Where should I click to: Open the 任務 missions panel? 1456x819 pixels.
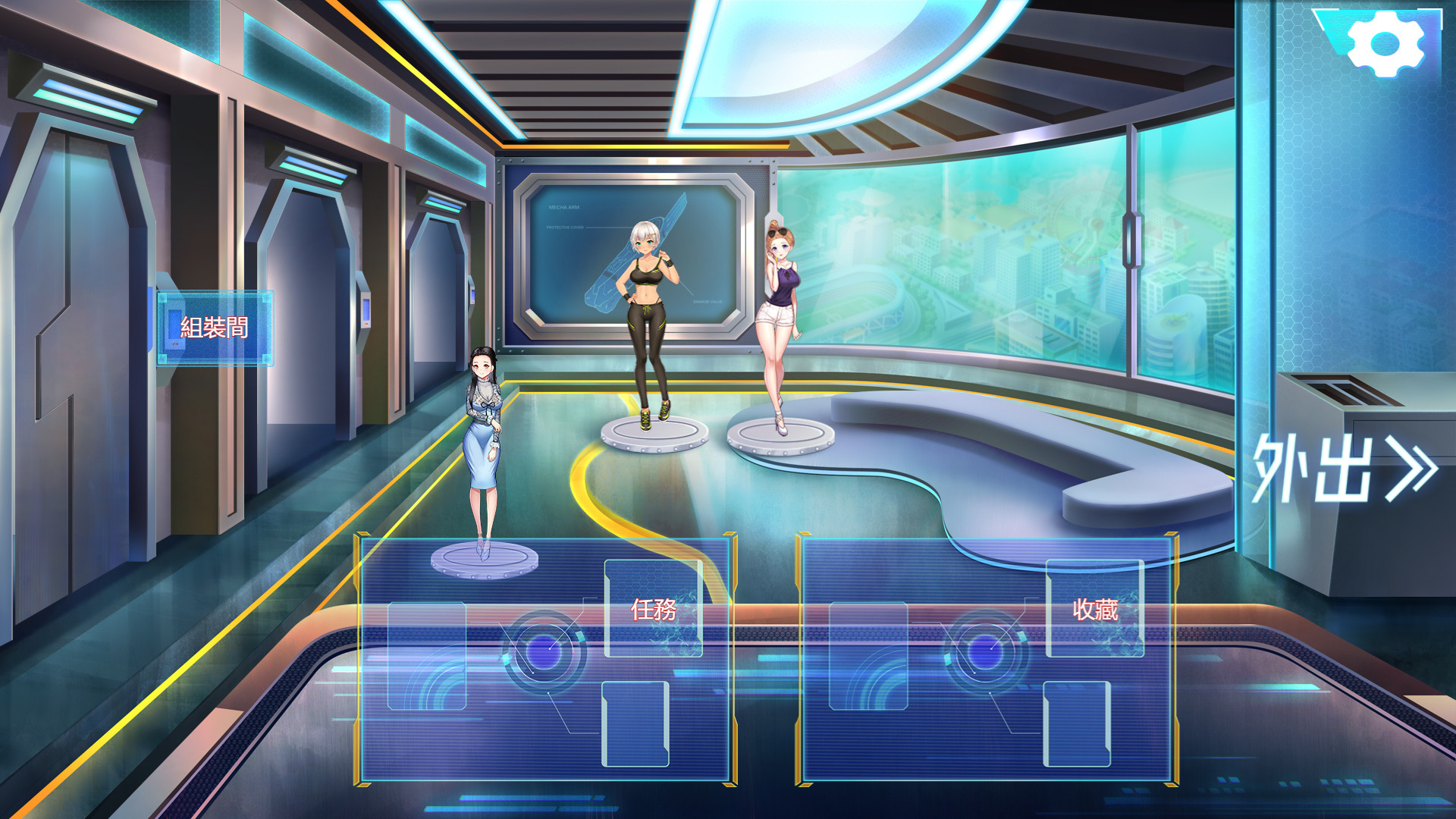pos(653,609)
